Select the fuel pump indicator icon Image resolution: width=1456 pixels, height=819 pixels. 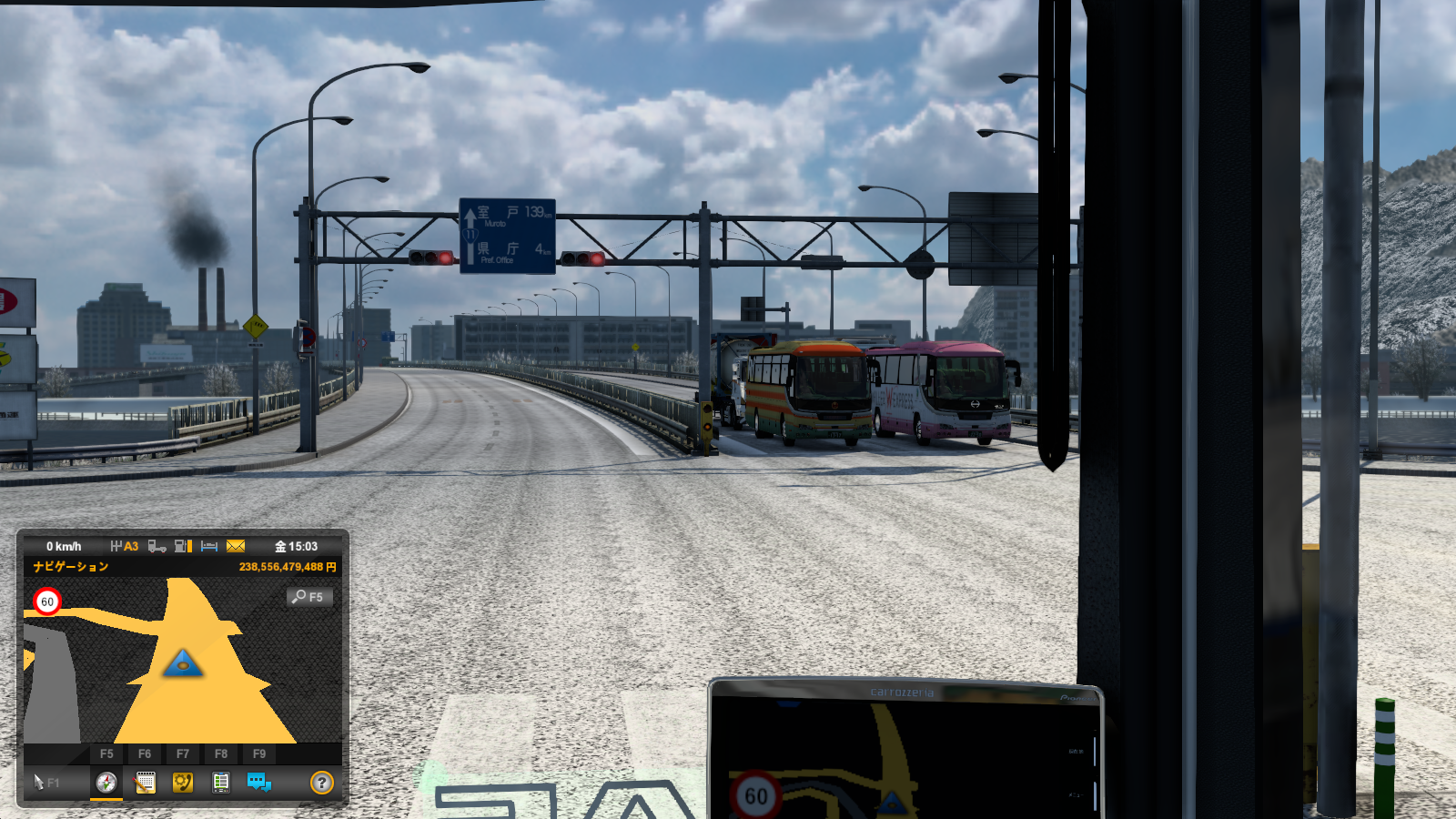[183, 546]
